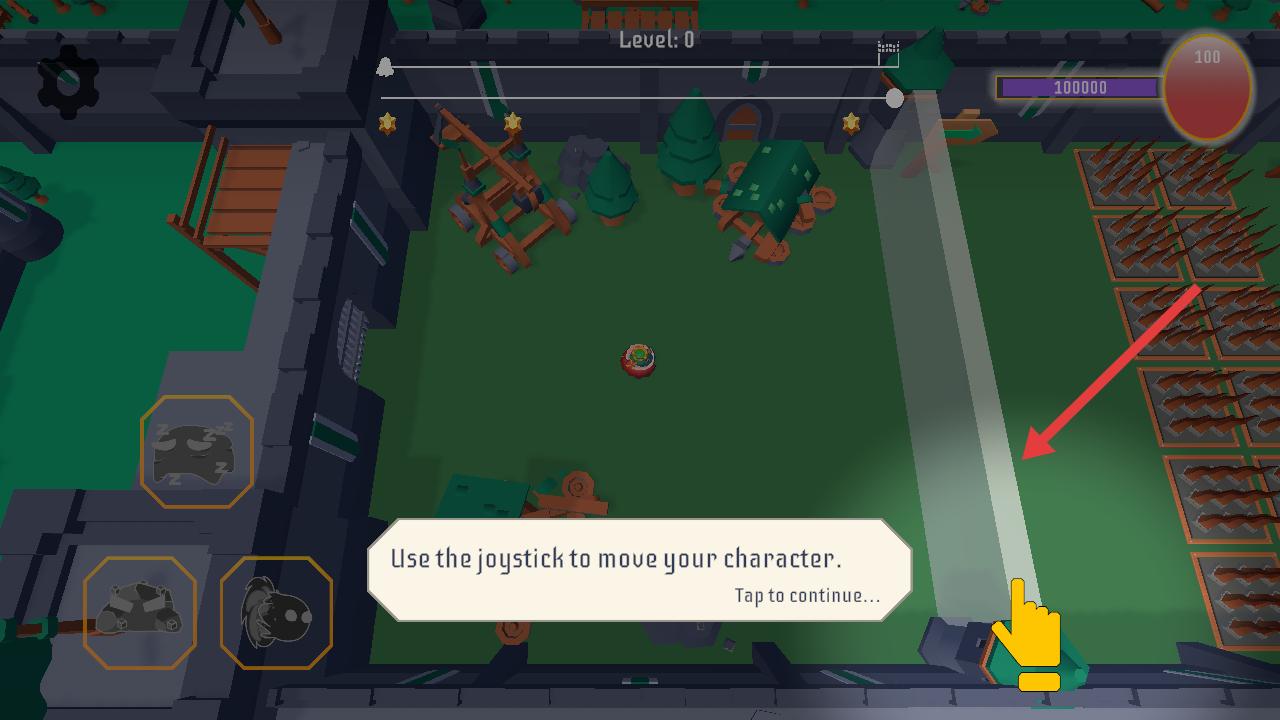
Task: Trigger the spiky dash creature ability
Action: pyautogui.click(x=276, y=612)
